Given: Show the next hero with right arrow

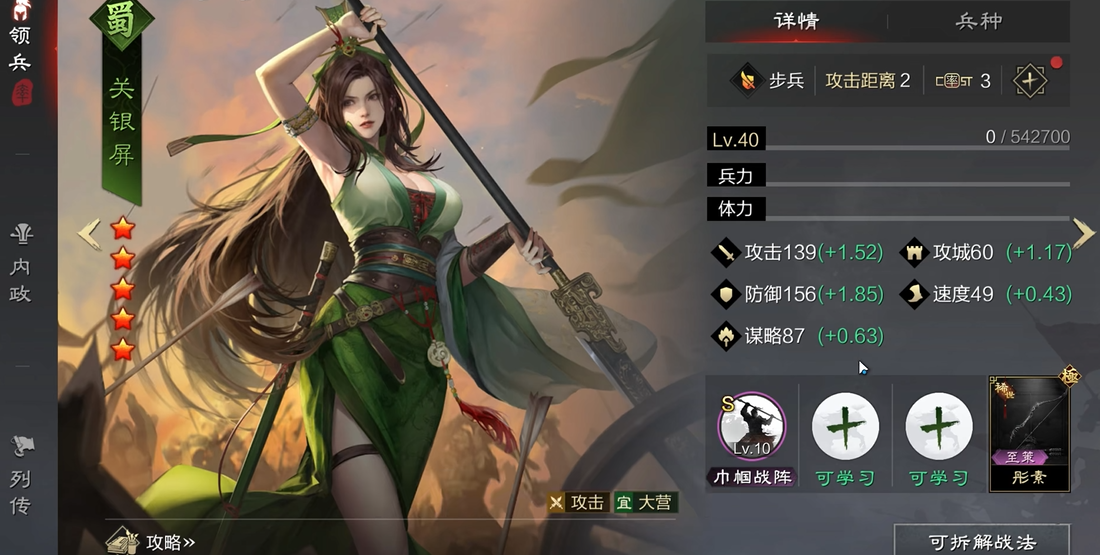Looking at the screenshot, I should tap(1084, 233).
